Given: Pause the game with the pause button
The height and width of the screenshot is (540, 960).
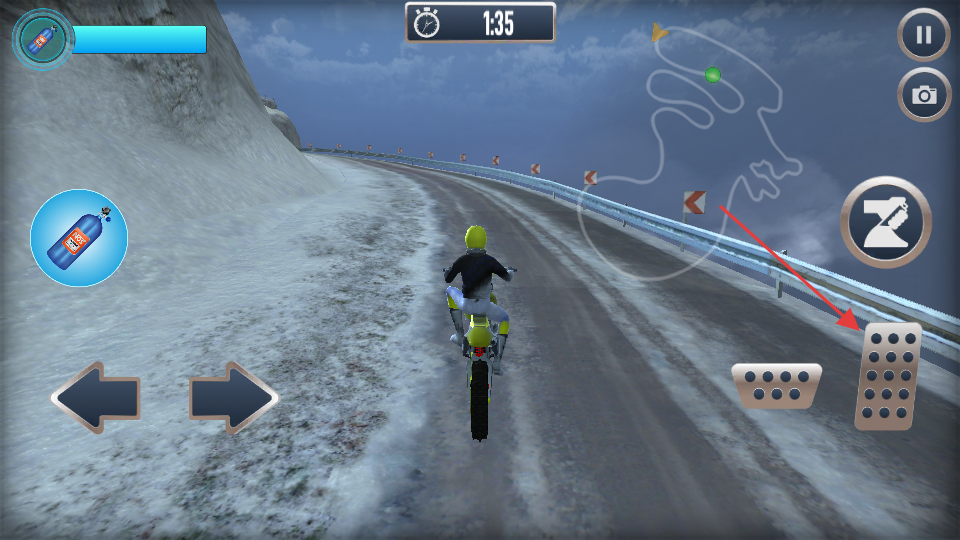Looking at the screenshot, I should coord(924,36).
